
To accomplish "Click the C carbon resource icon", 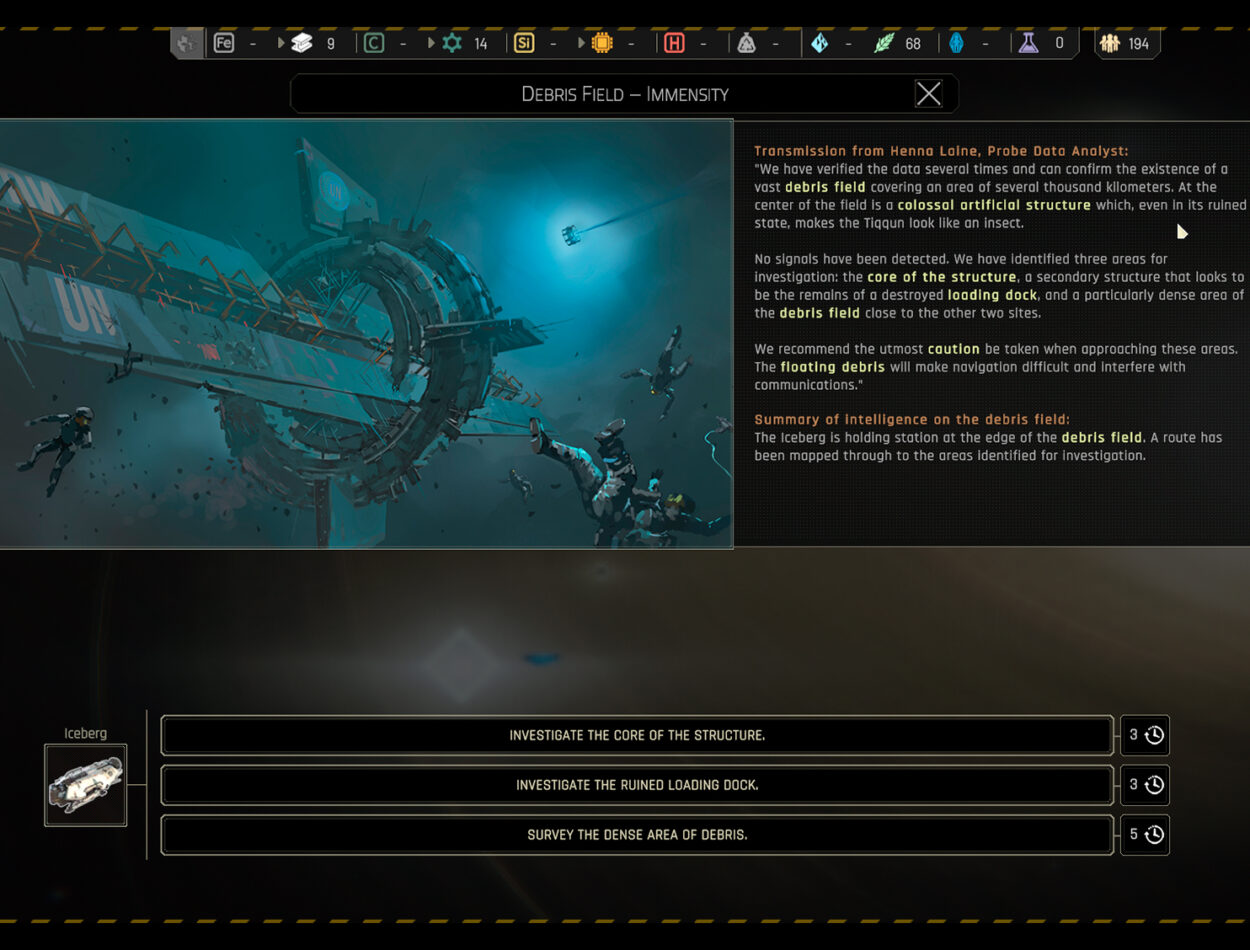I will (374, 43).
